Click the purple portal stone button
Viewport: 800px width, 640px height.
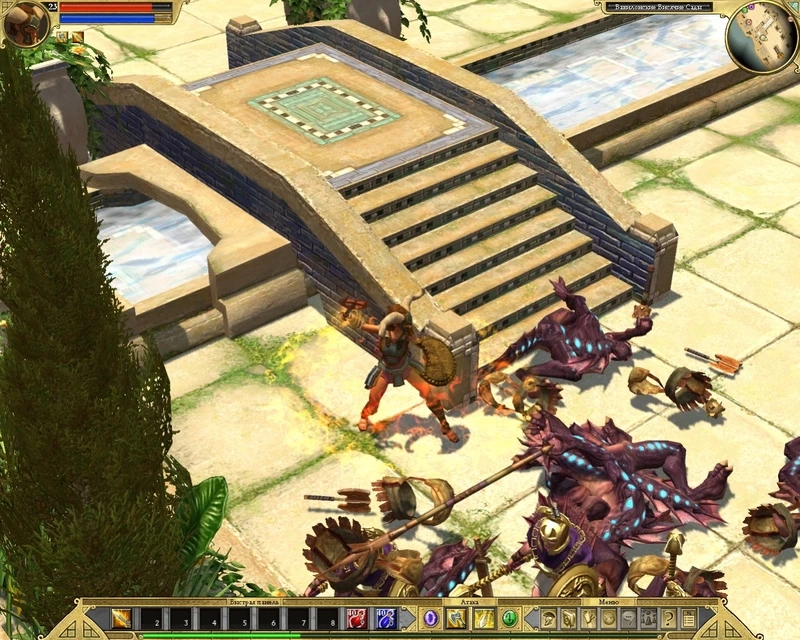click(431, 618)
